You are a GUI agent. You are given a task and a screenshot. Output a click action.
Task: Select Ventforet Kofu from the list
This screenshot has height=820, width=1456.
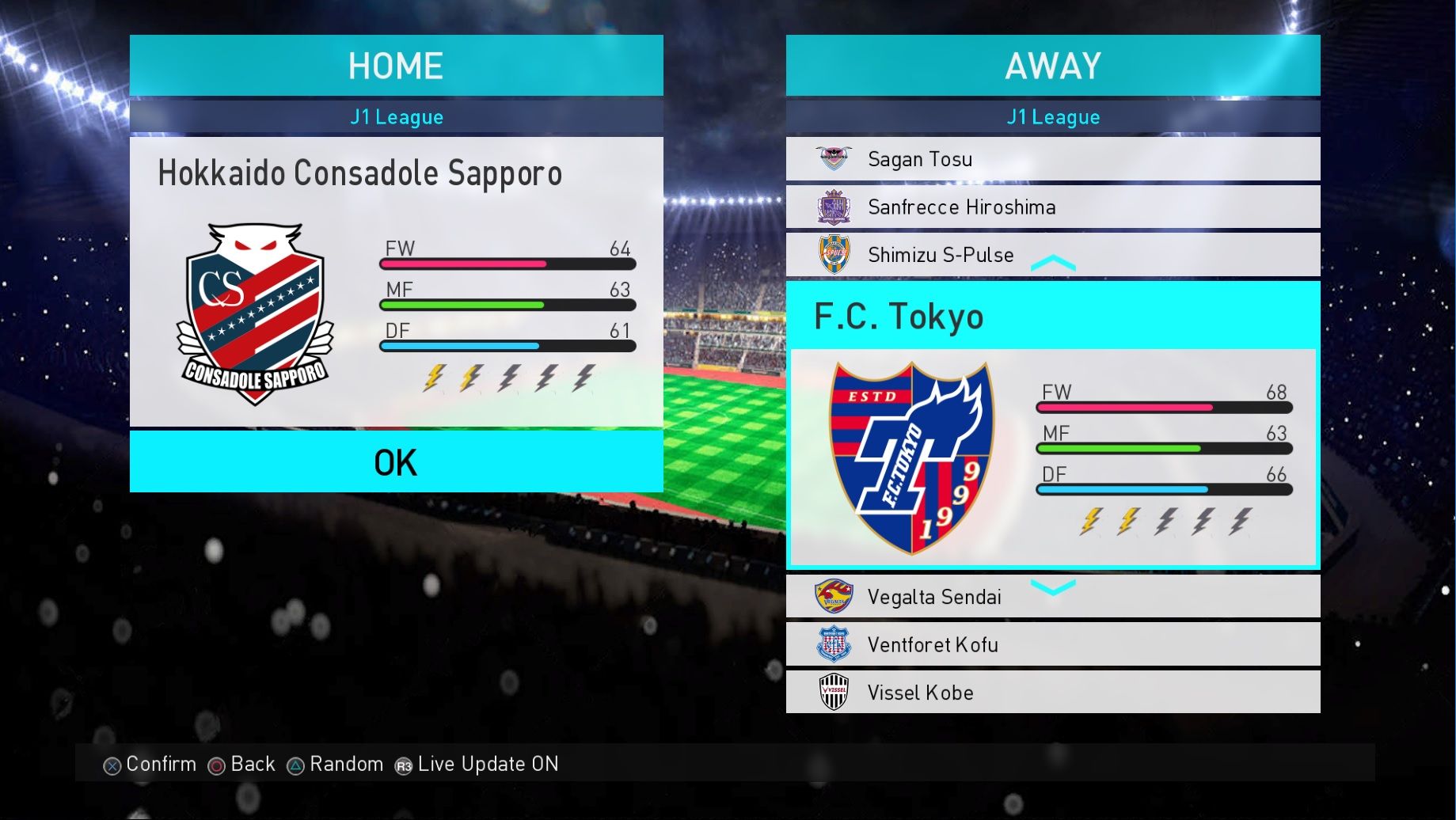pos(1052,644)
